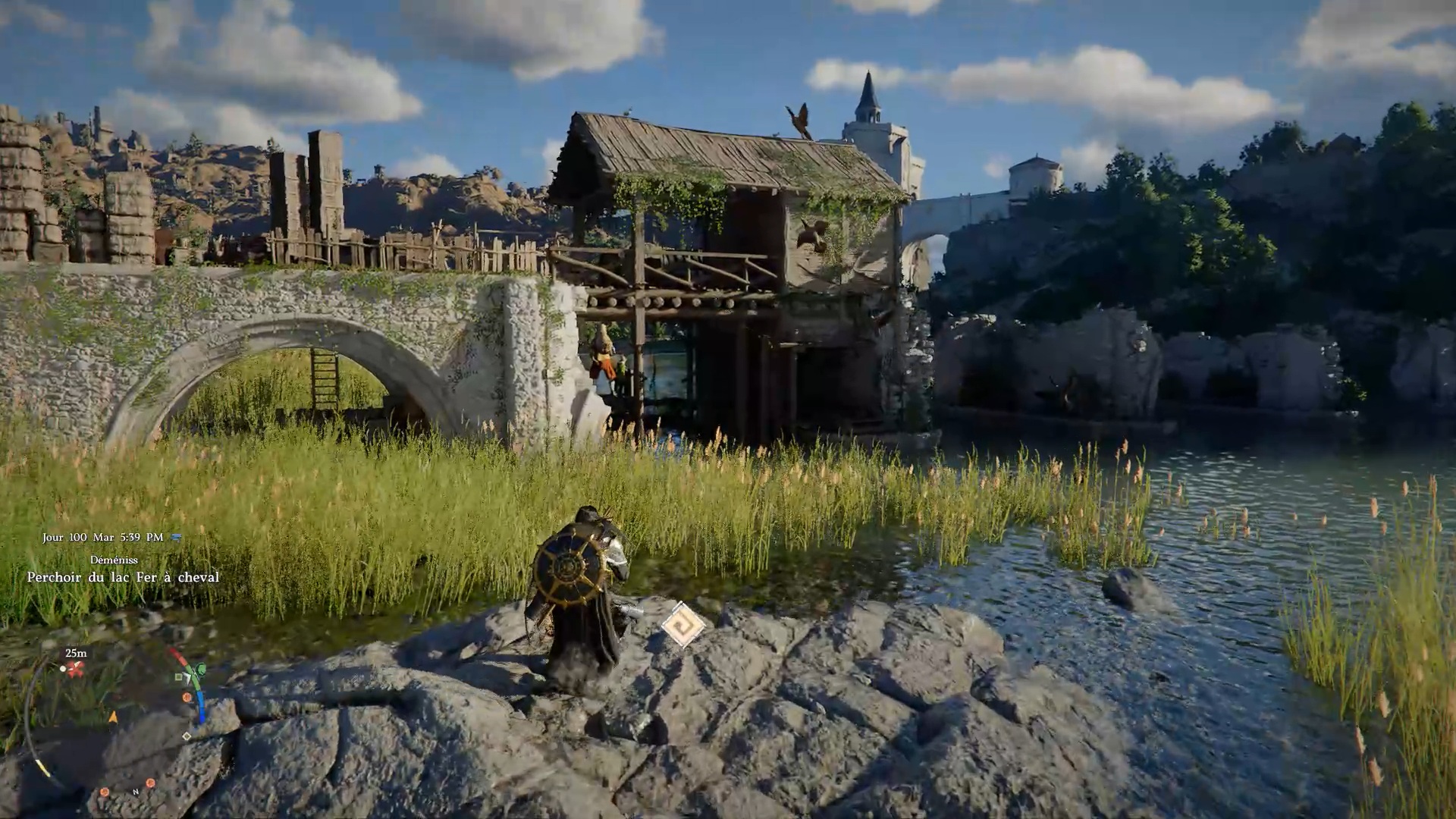The height and width of the screenshot is (819, 1456).
Task: Select the diamond spiral marker near the character
Action: [x=682, y=626]
